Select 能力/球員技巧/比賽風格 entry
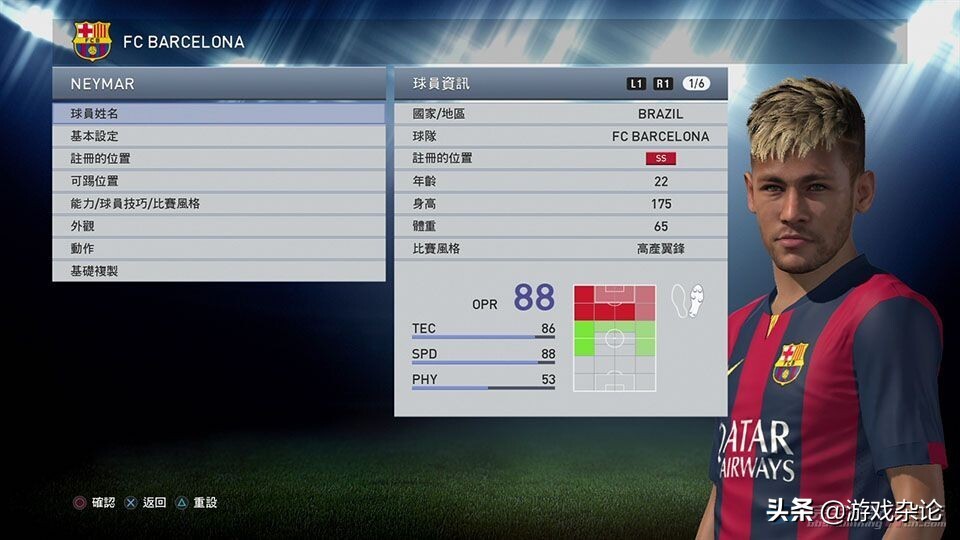 pyautogui.click(x=218, y=203)
